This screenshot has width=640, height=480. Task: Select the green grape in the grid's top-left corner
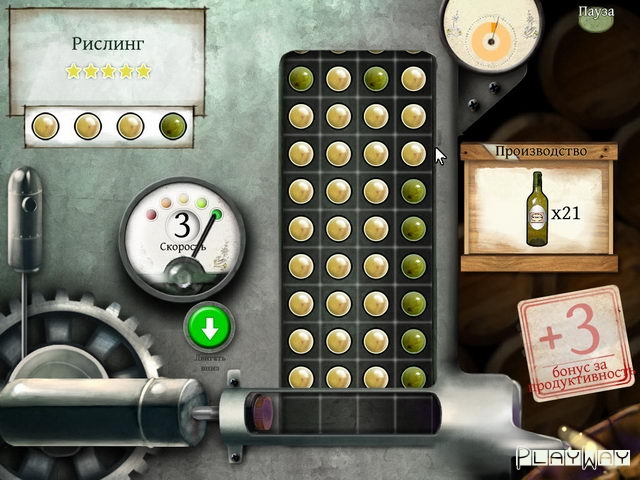[299, 78]
